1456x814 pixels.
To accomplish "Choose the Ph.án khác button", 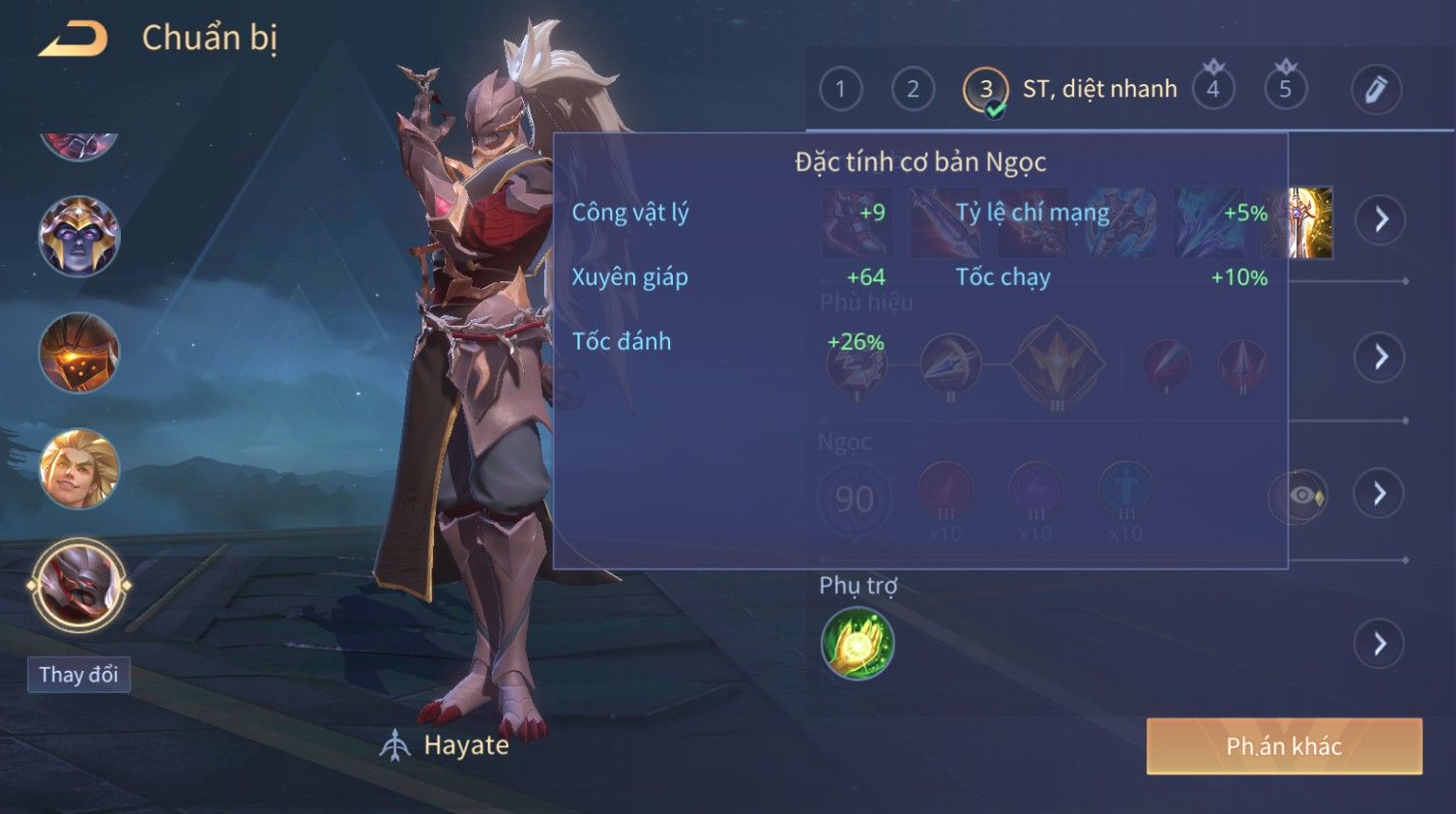I will point(1284,746).
